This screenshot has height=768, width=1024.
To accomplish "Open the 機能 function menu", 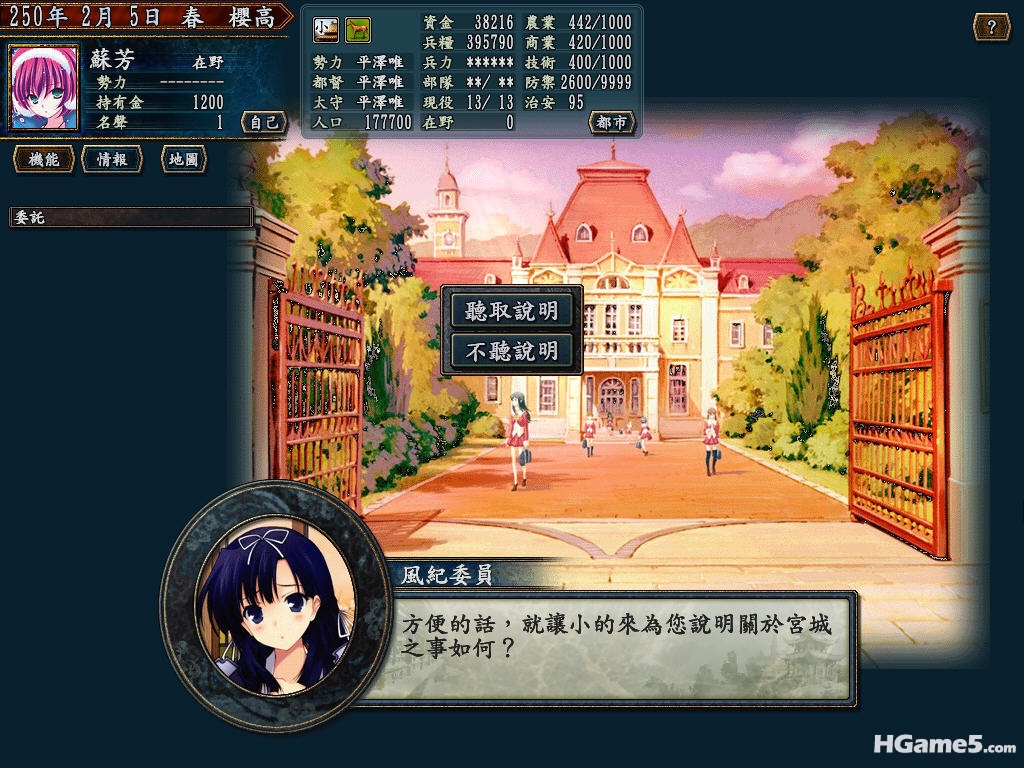I will (x=44, y=159).
